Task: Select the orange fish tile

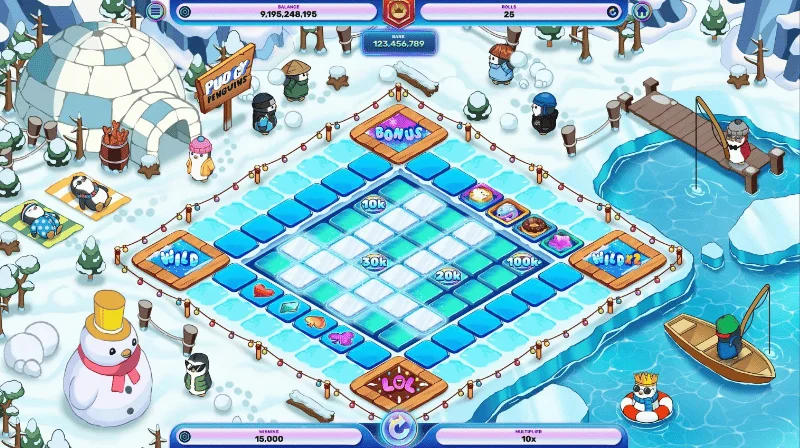Action: pyautogui.click(x=314, y=322)
